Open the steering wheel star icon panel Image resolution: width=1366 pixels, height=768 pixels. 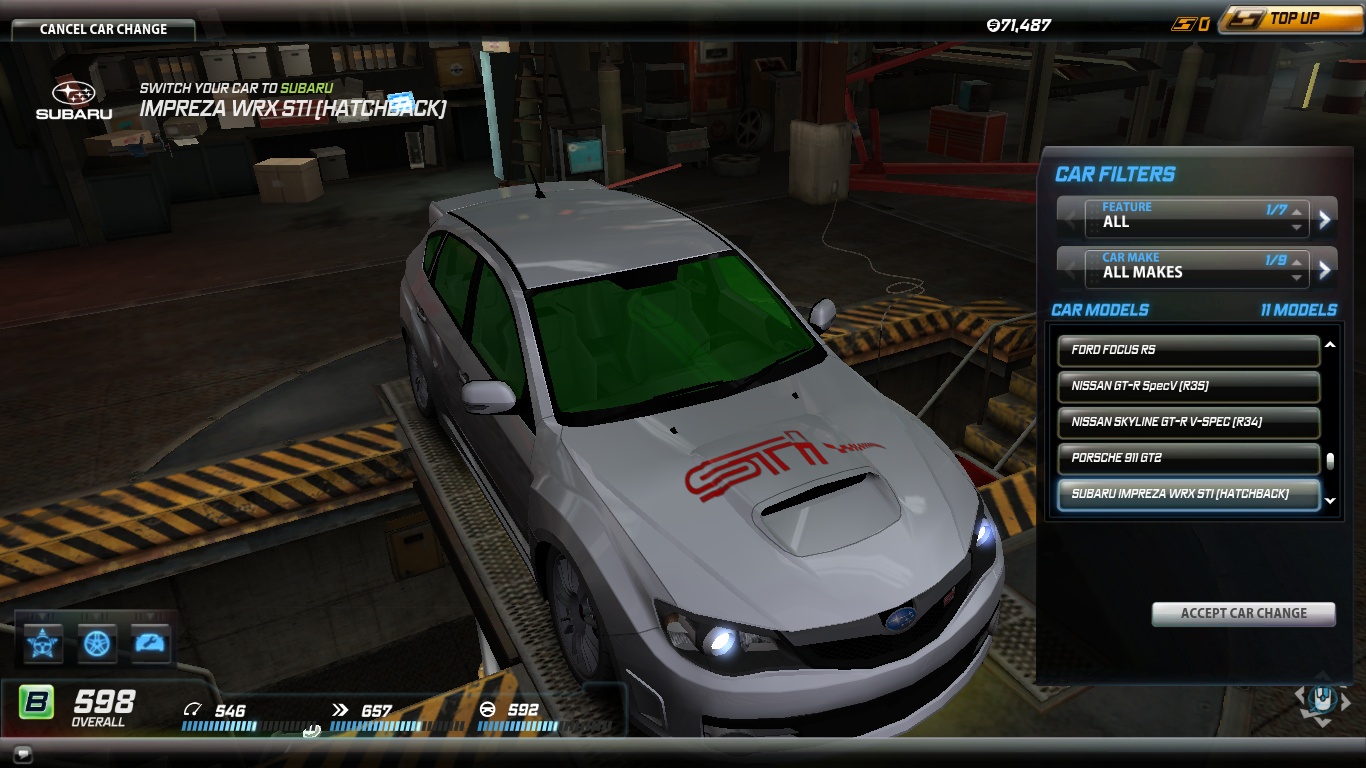click(43, 643)
